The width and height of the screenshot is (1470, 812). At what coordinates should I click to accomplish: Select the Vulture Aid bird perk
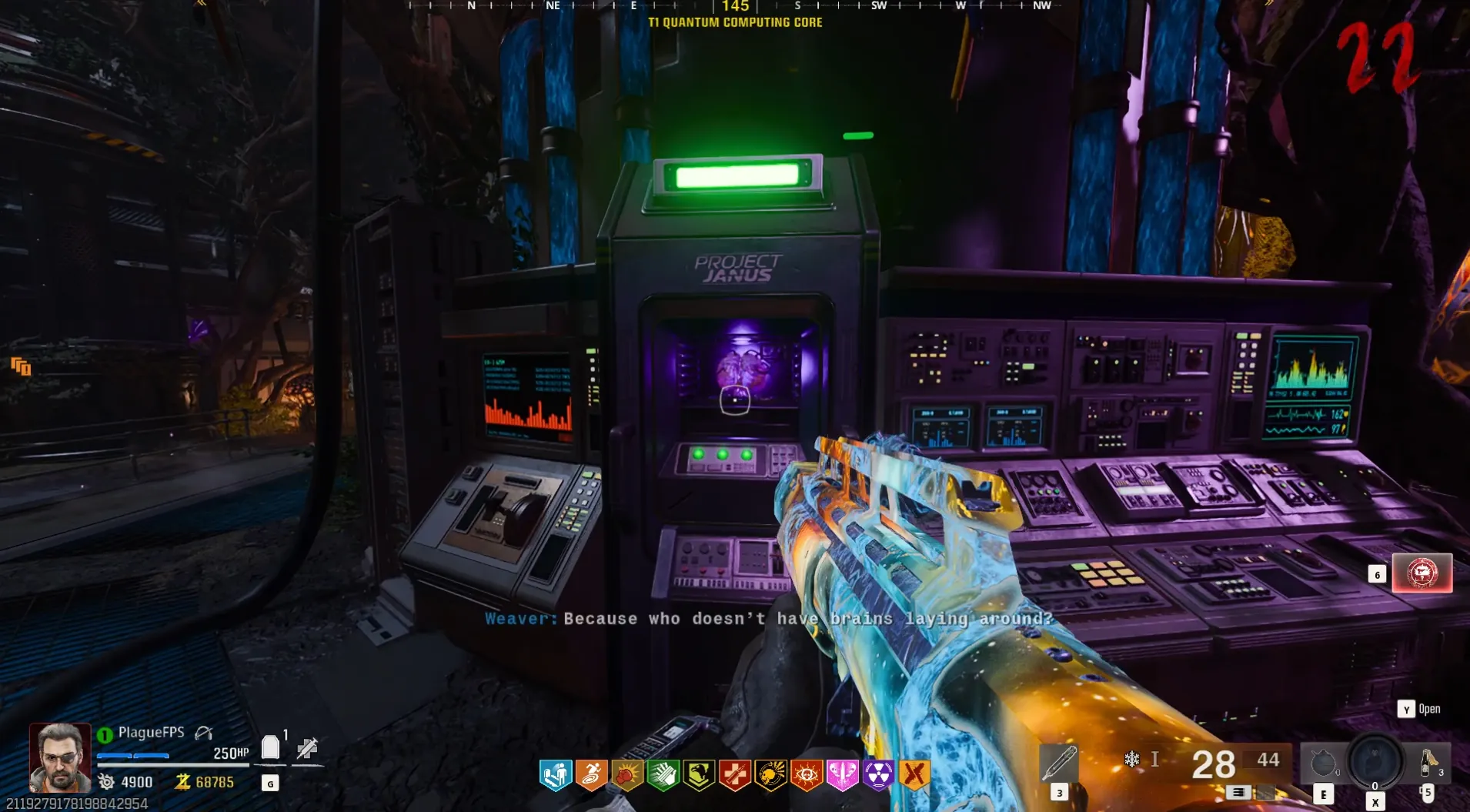(x=699, y=775)
